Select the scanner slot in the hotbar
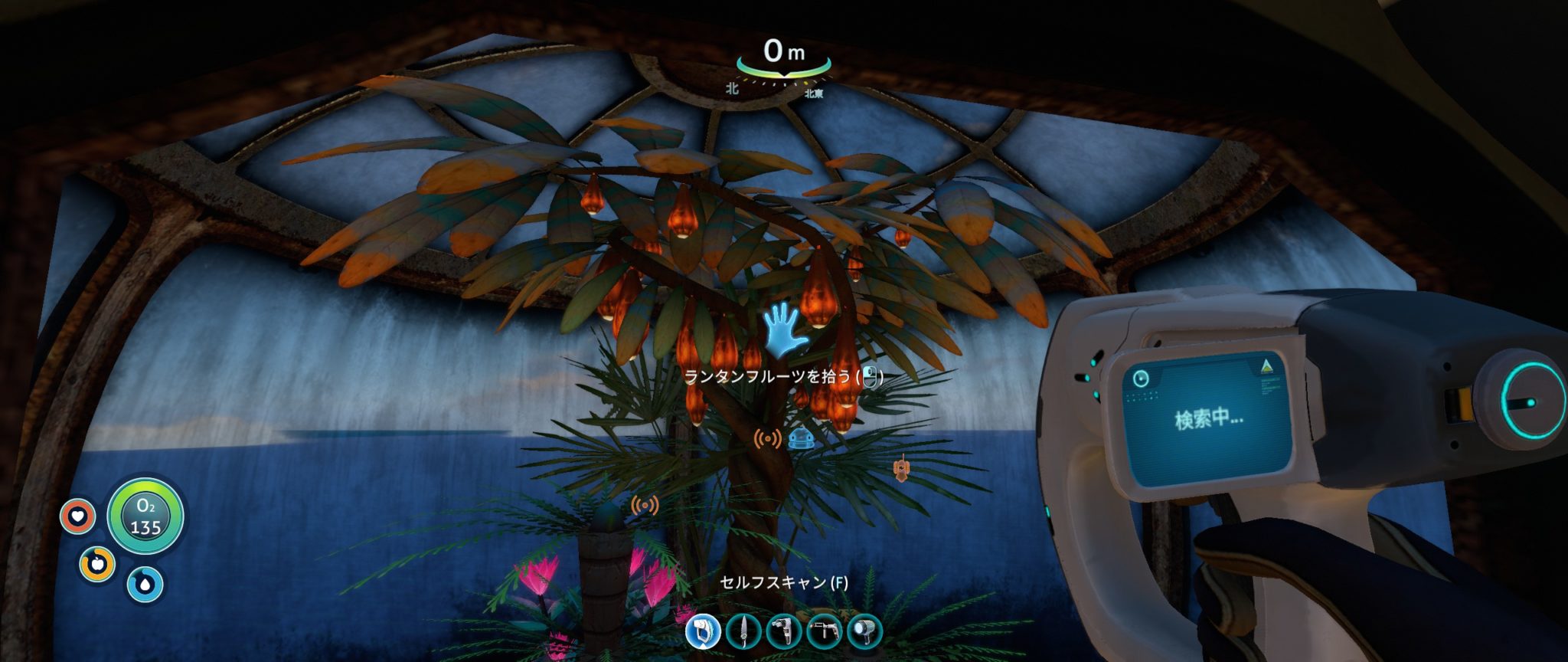 tap(703, 632)
